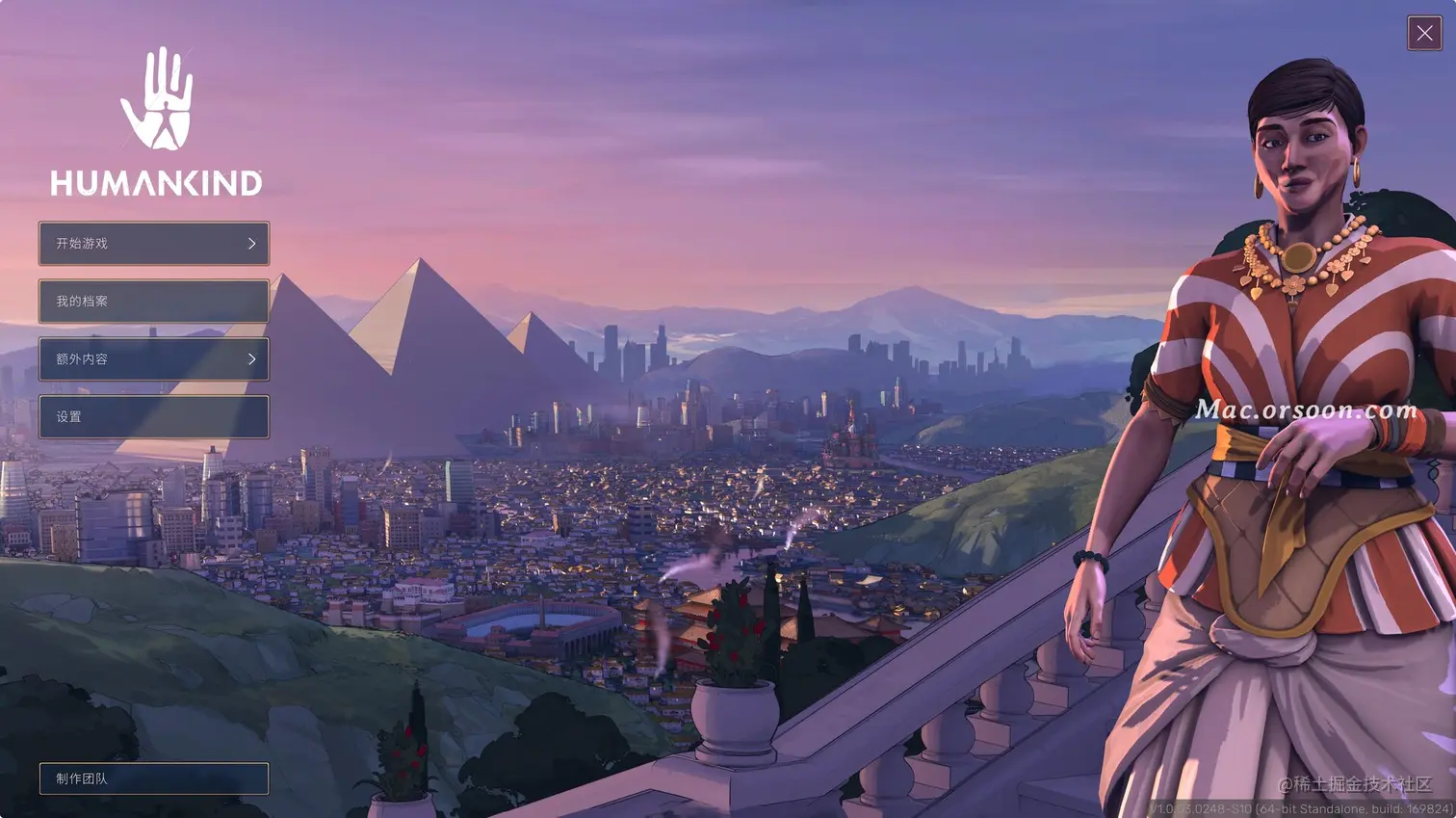The width and height of the screenshot is (1456, 818).
Task: Go to 设置 (Settings)
Action: 154,417
